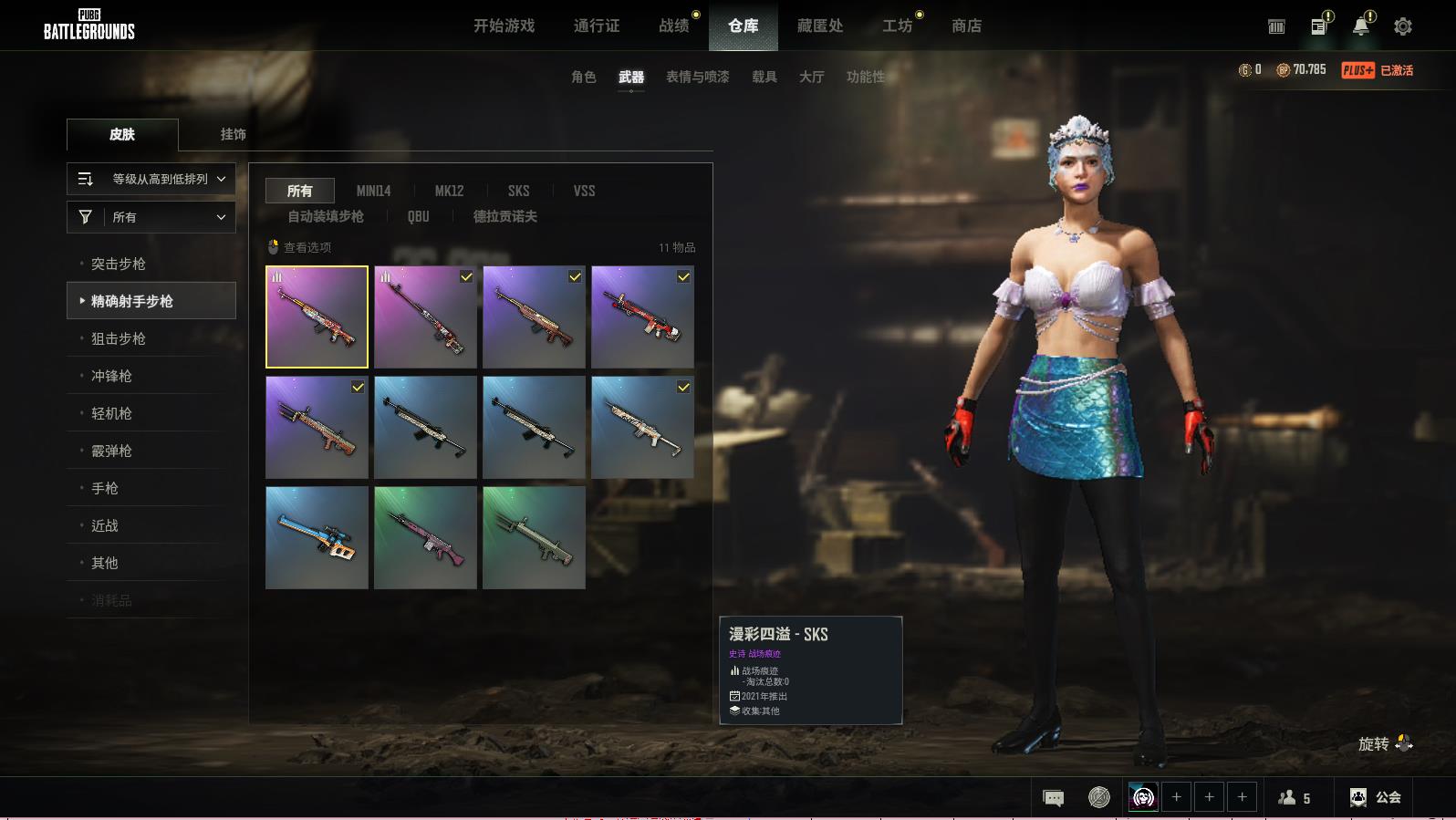
Task: Open the 公会 guild button
Action: 1375,798
